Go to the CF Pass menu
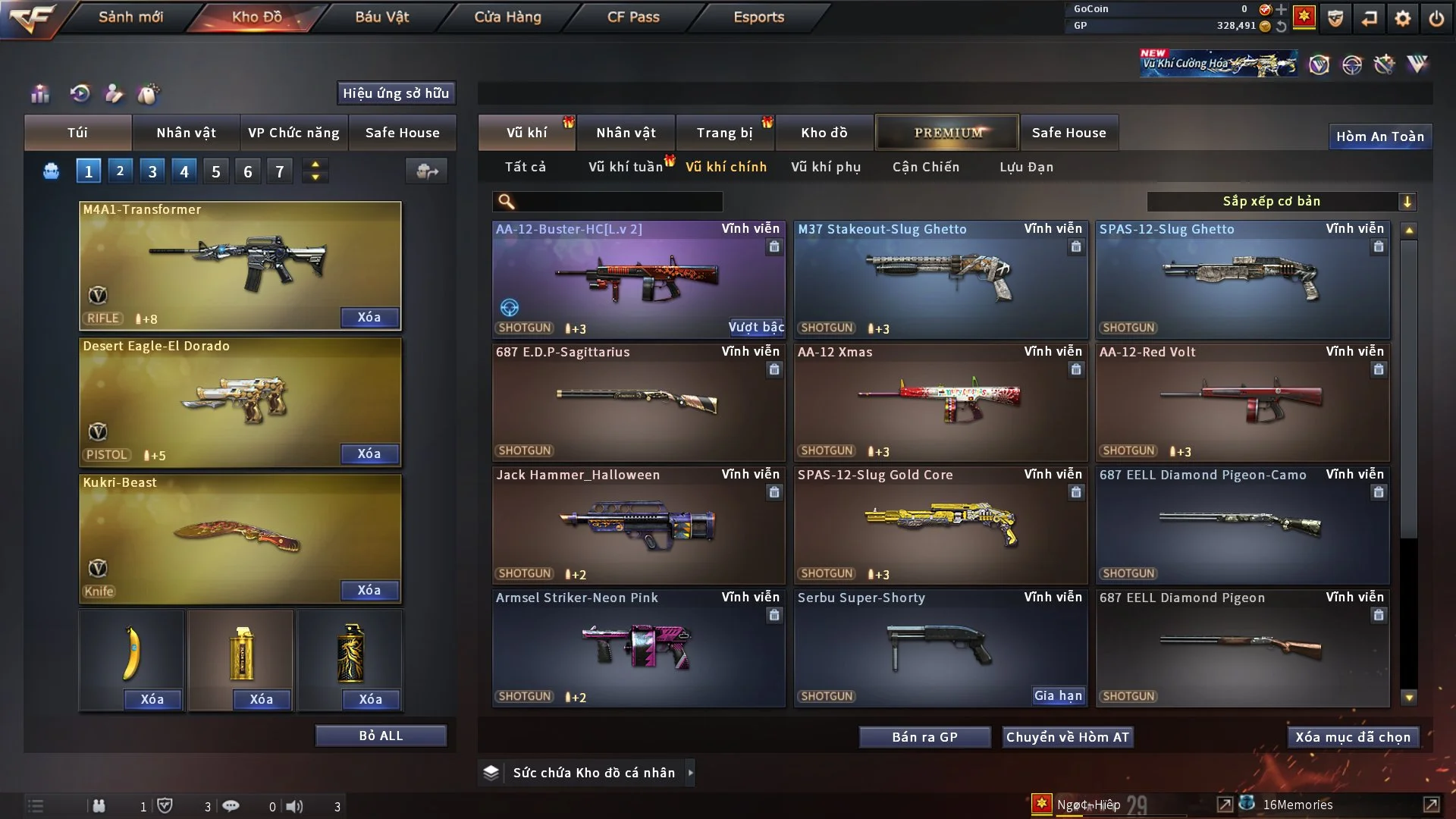This screenshot has height=819, width=1456. point(633,17)
